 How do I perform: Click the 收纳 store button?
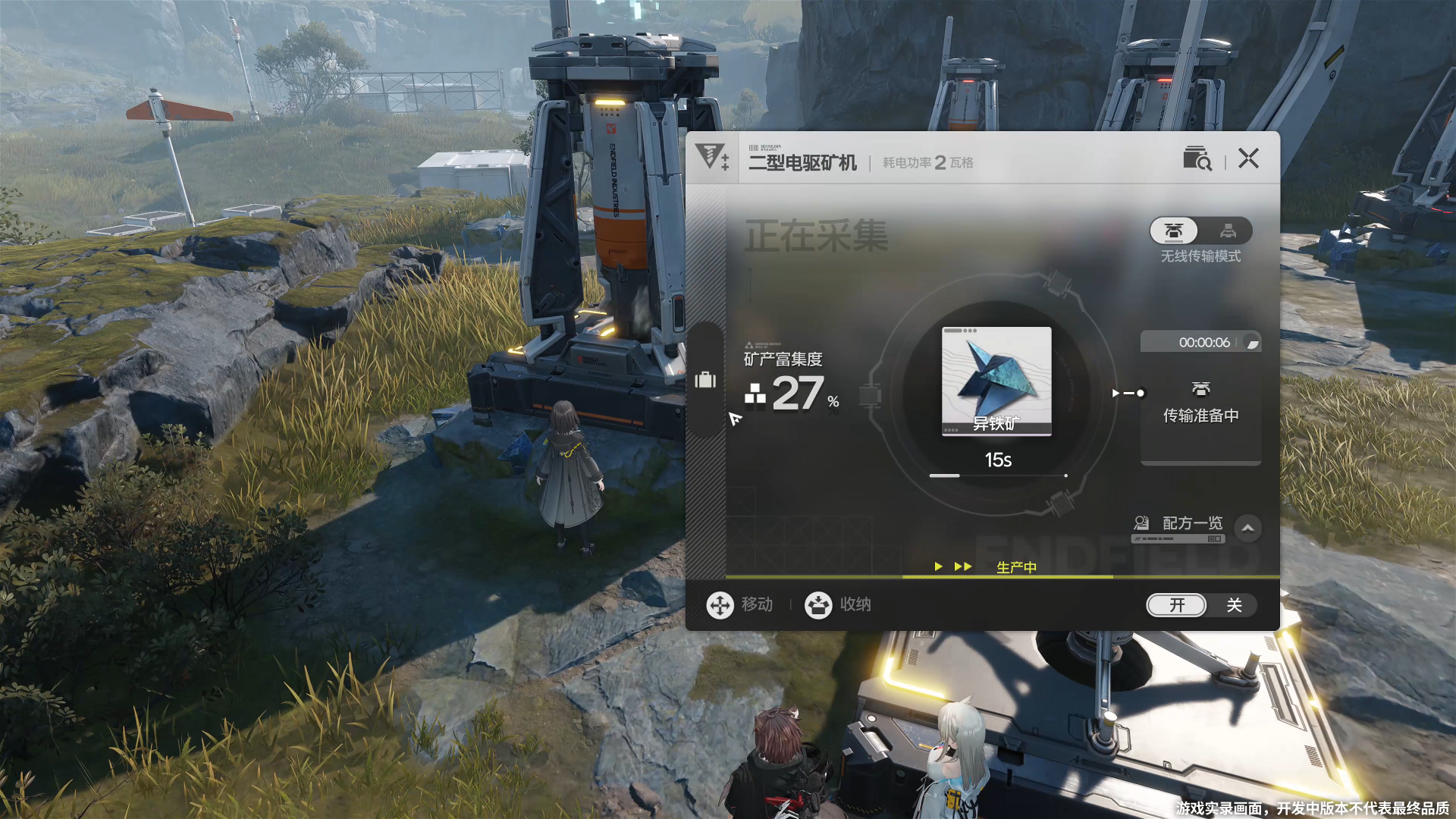click(x=838, y=604)
